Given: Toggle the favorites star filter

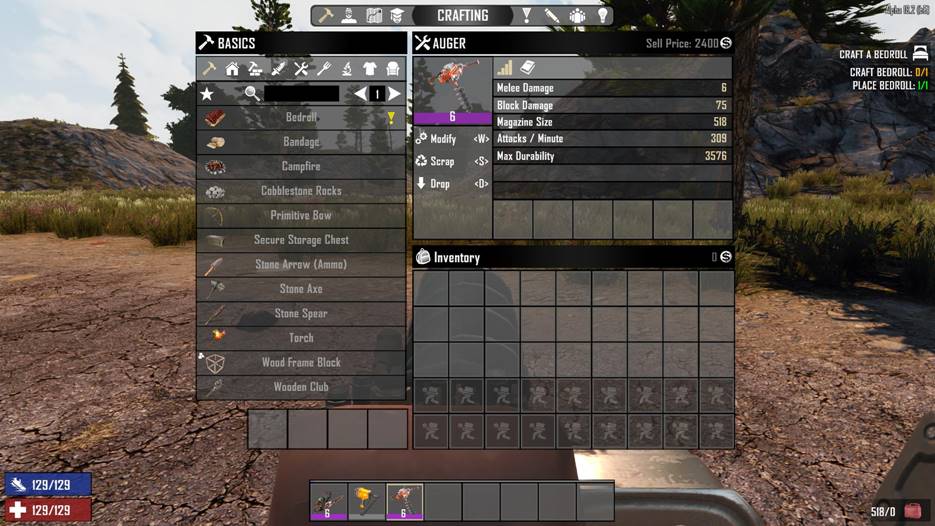Looking at the screenshot, I should (x=207, y=94).
